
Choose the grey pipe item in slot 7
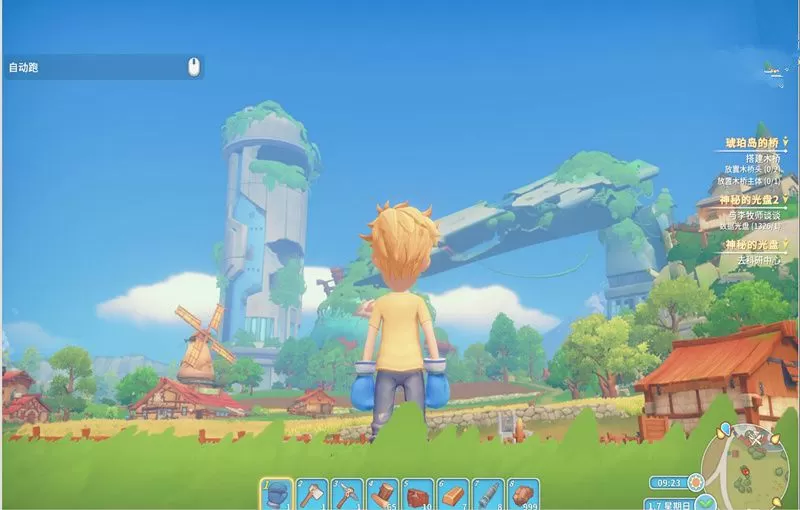coord(488,494)
